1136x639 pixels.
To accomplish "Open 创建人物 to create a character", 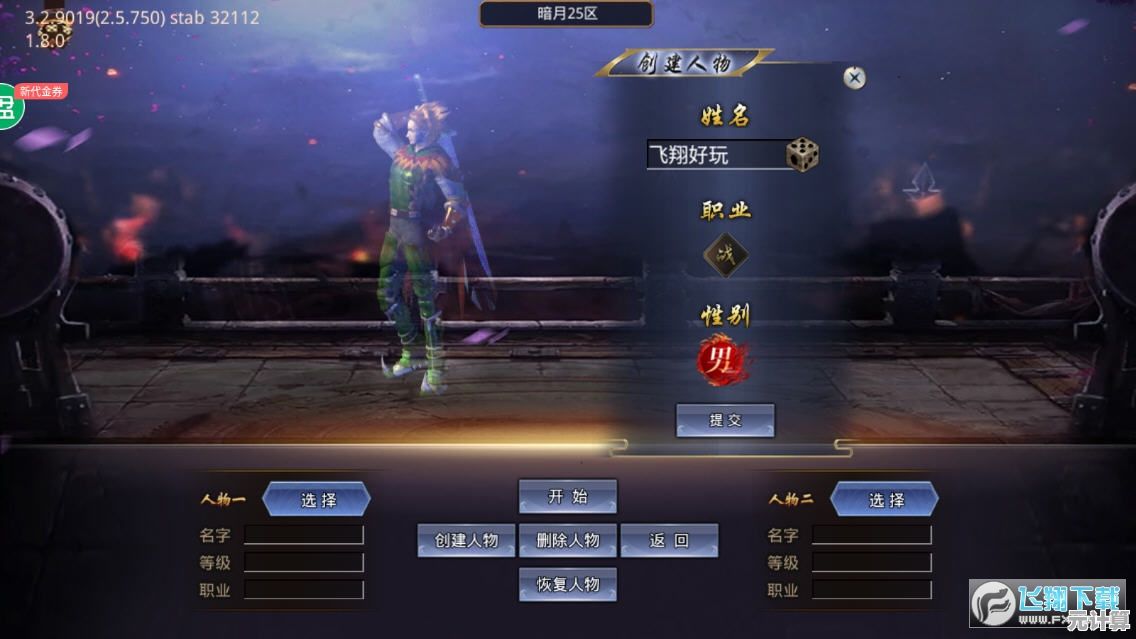I will (x=466, y=540).
